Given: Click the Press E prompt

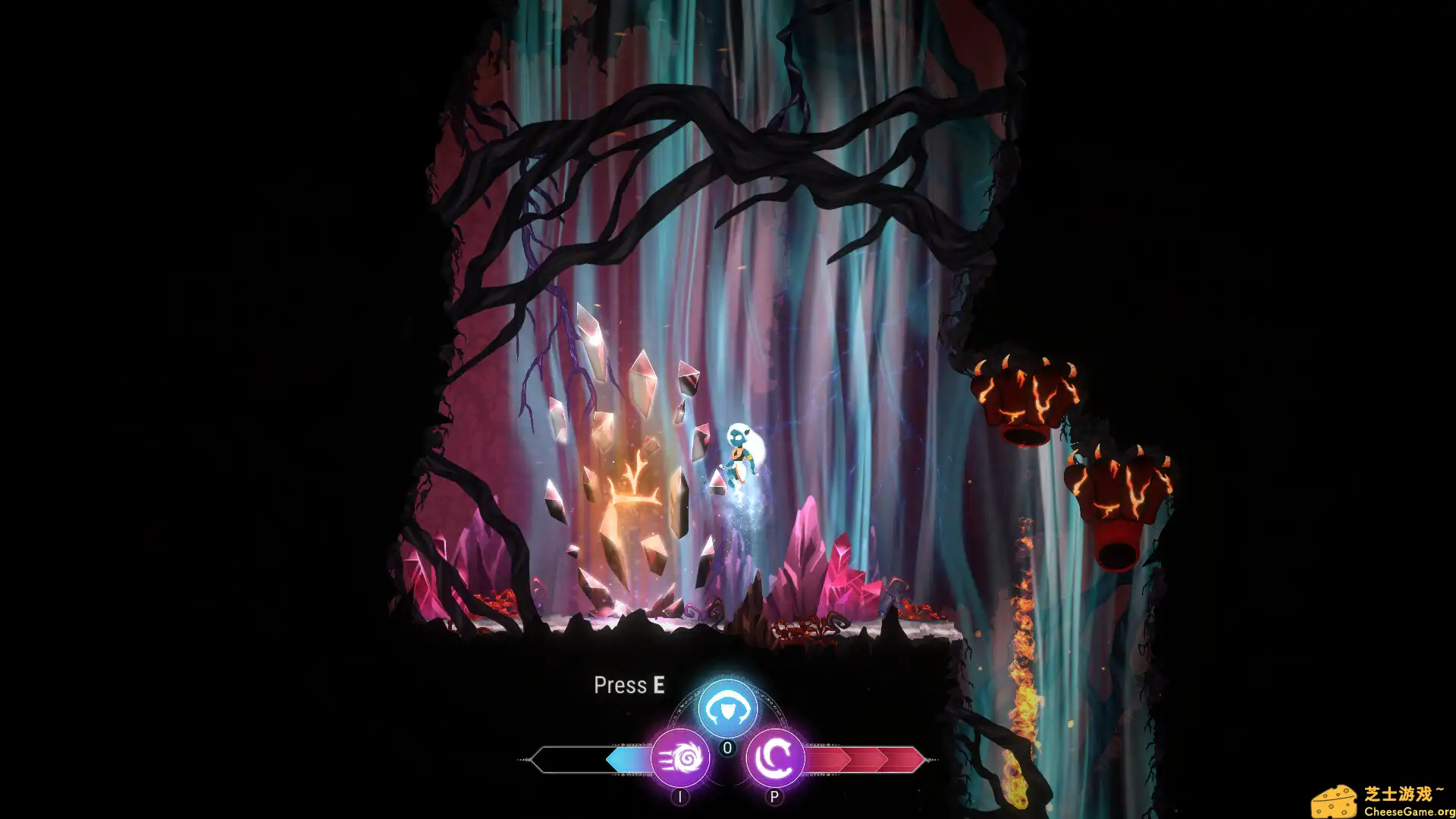Looking at the screenshot, I should pyautogui.click(x=629, y=686).
